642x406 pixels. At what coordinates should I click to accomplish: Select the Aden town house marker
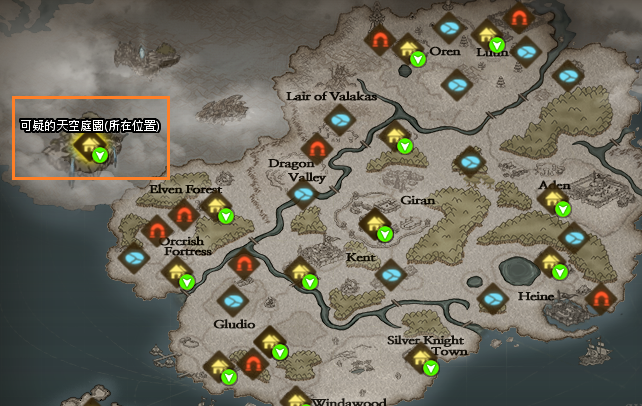coord(553,197)
